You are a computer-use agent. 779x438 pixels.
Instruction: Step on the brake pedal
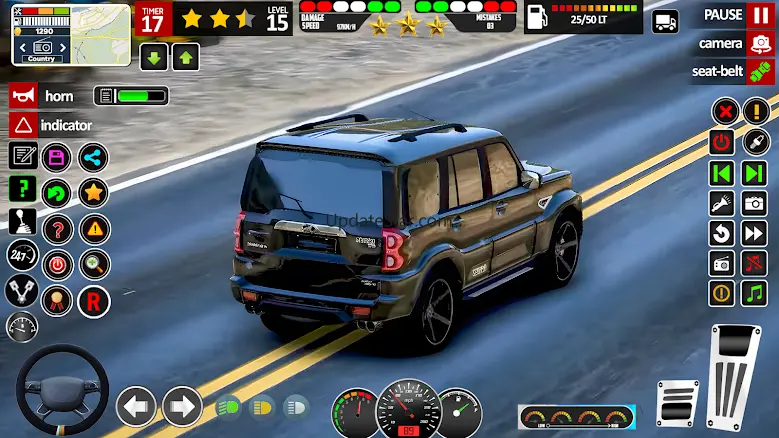[x=676, y=404]
